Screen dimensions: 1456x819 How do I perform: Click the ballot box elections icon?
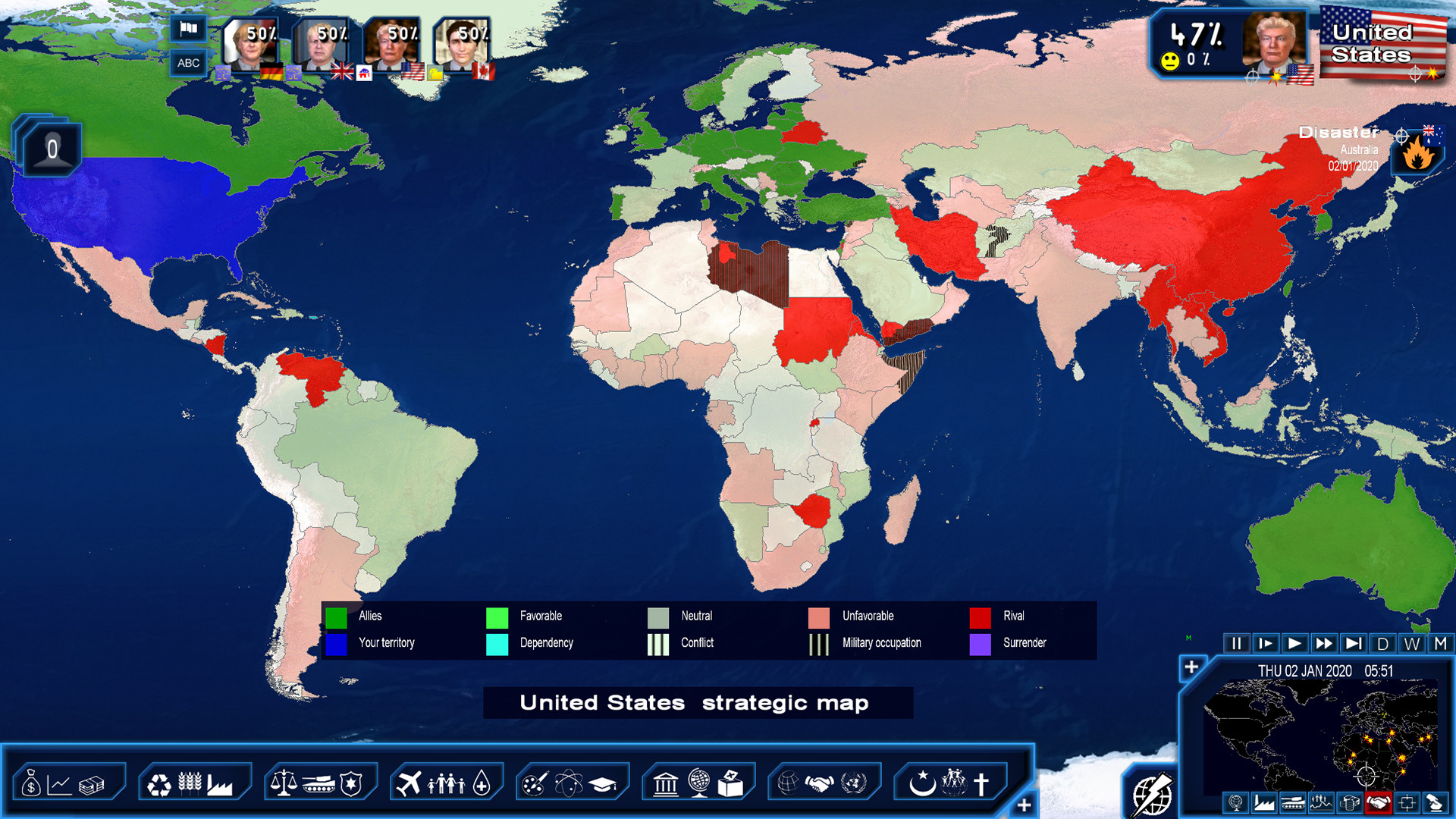(x=729, y=786)
